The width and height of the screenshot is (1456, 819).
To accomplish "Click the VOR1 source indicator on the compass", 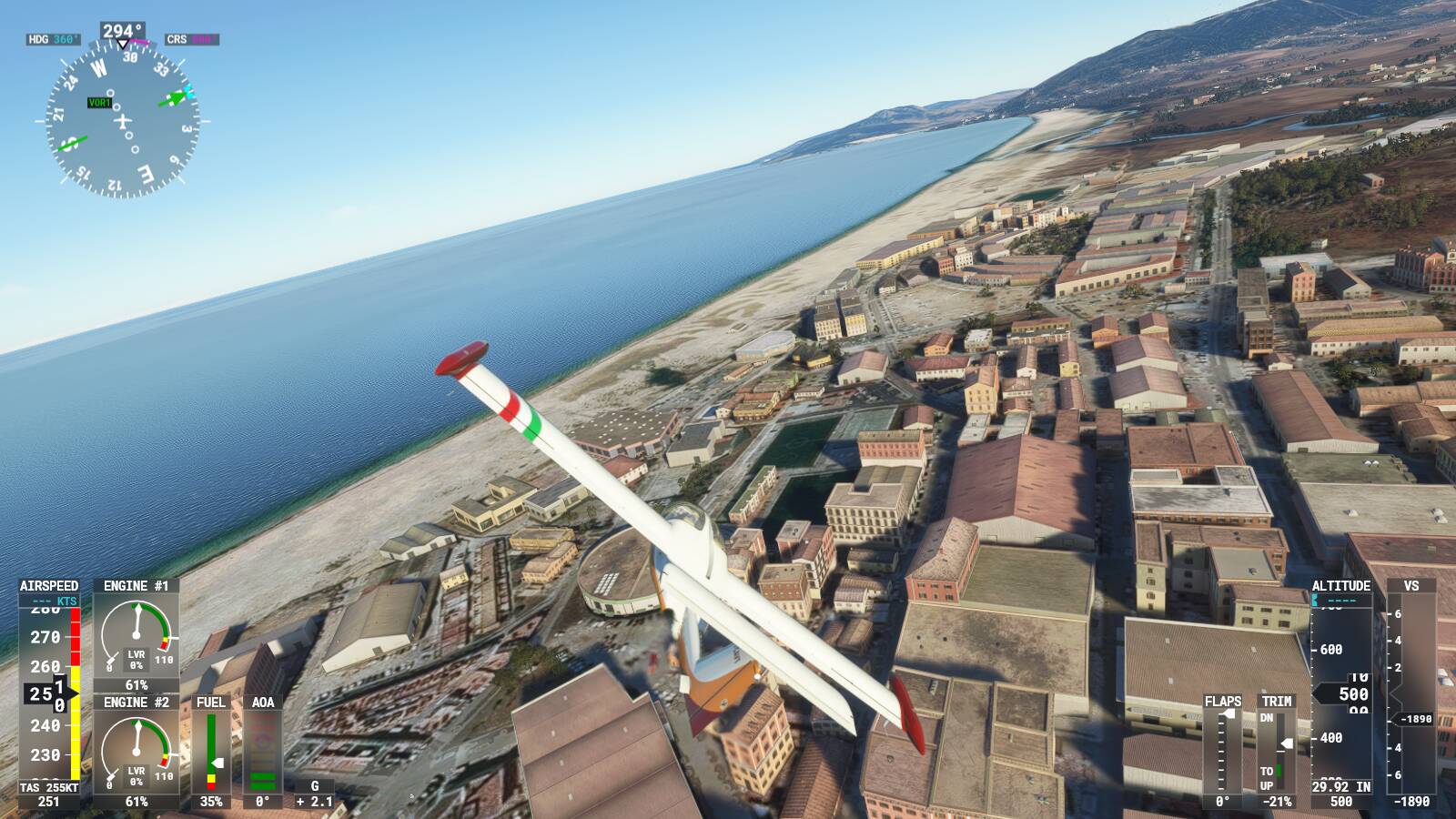I will 98,103.
